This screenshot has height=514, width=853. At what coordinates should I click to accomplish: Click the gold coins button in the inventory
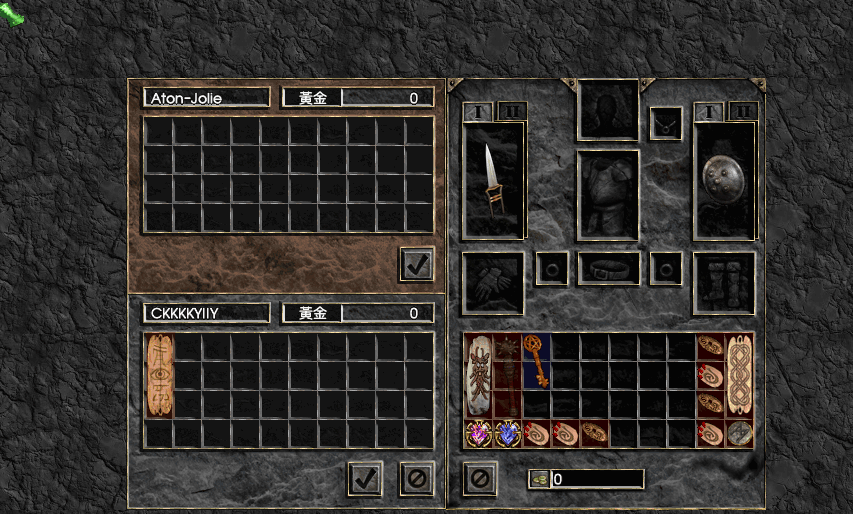(x=538, y=479)
